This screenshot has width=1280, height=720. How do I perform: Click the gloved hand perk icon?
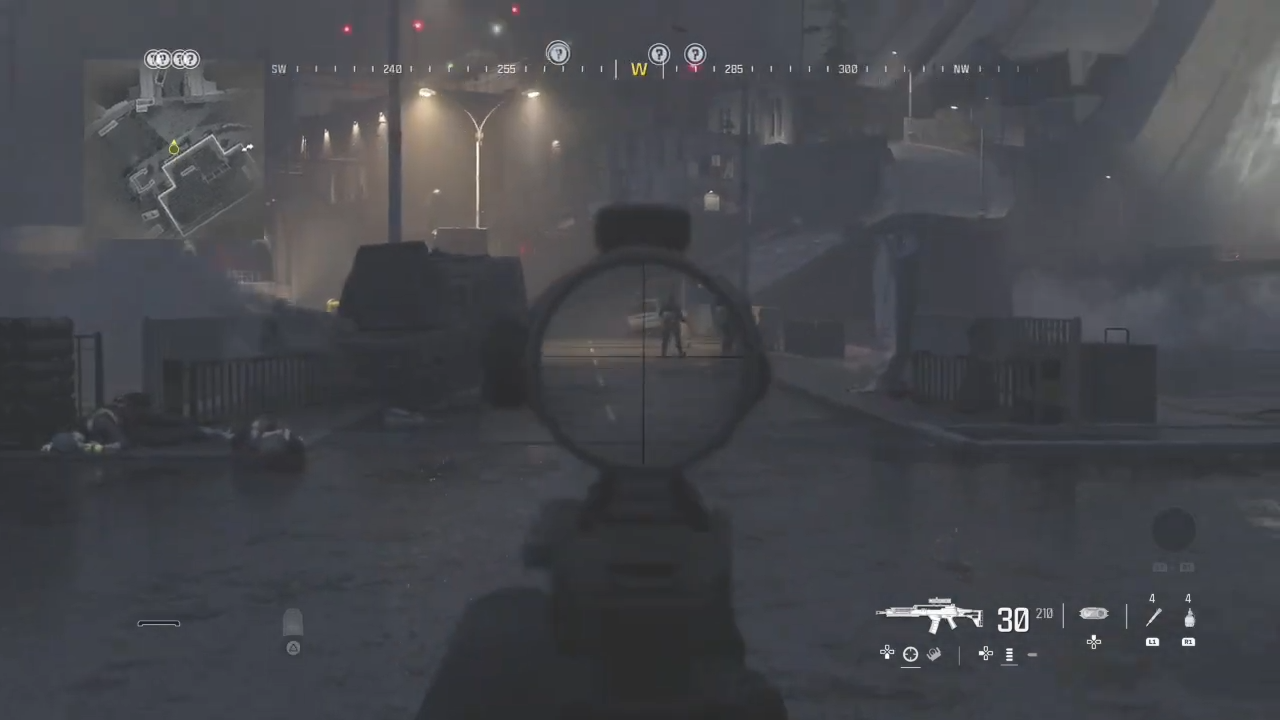tap(934, 653)
